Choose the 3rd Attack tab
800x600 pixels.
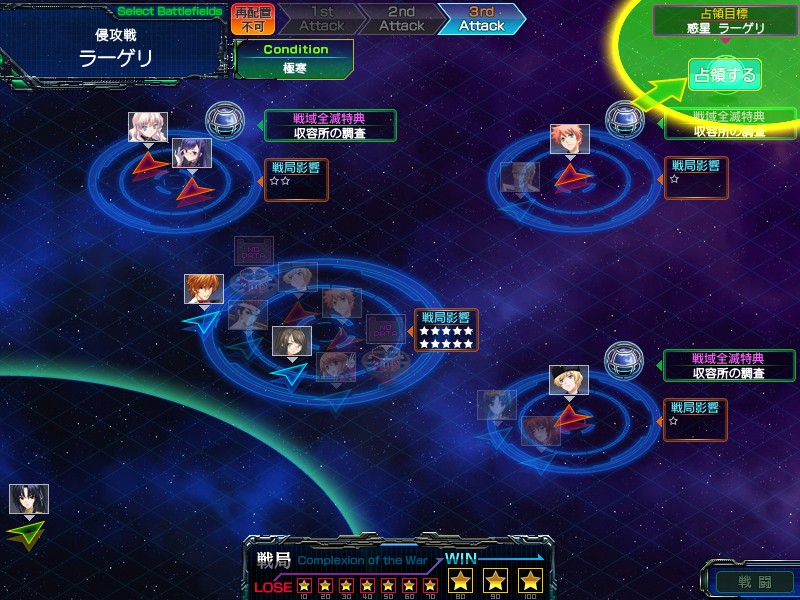pyautogui.click(x=481, y=19)
